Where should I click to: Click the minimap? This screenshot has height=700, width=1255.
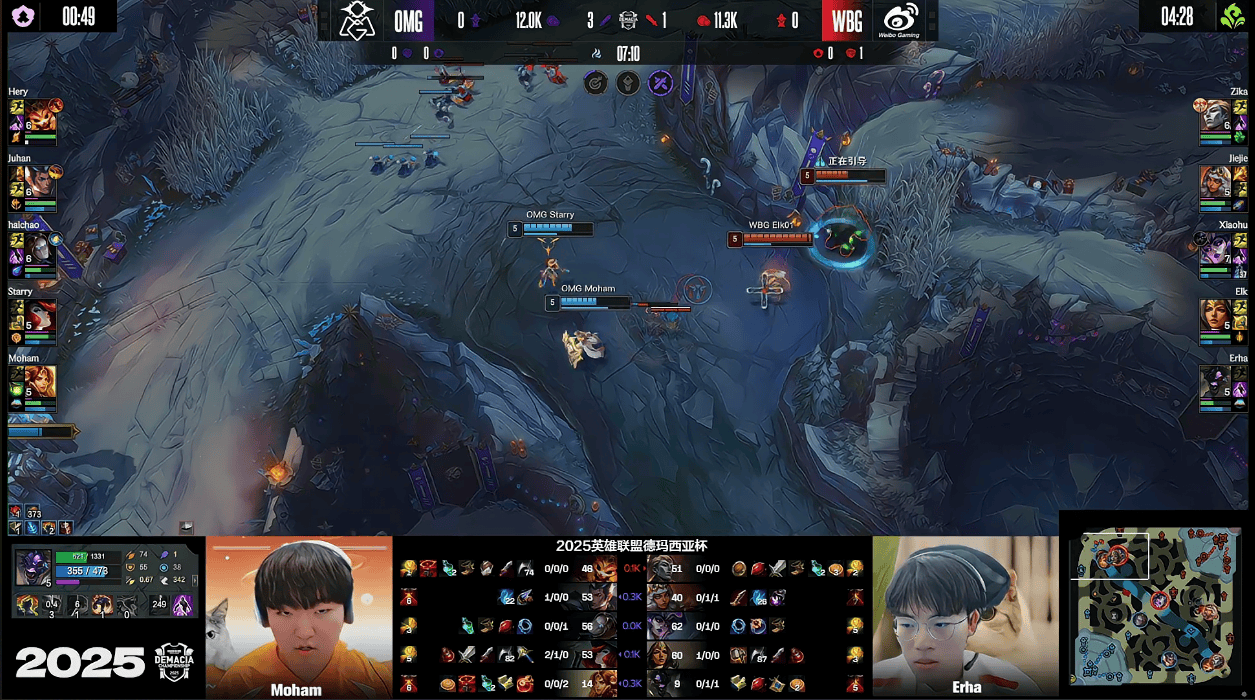[1156, 607]
